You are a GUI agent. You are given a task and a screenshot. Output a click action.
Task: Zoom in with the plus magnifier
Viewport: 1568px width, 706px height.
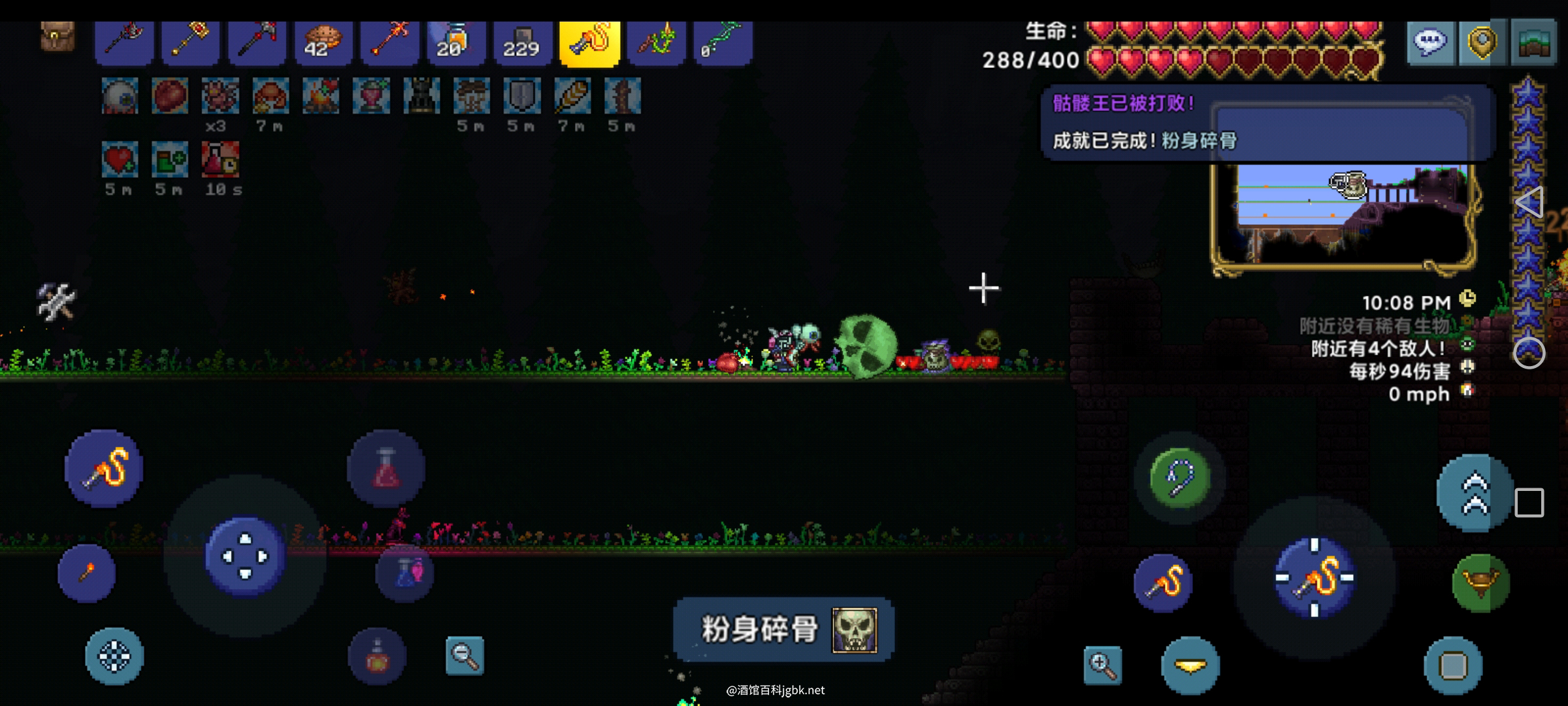(1103, 665)
